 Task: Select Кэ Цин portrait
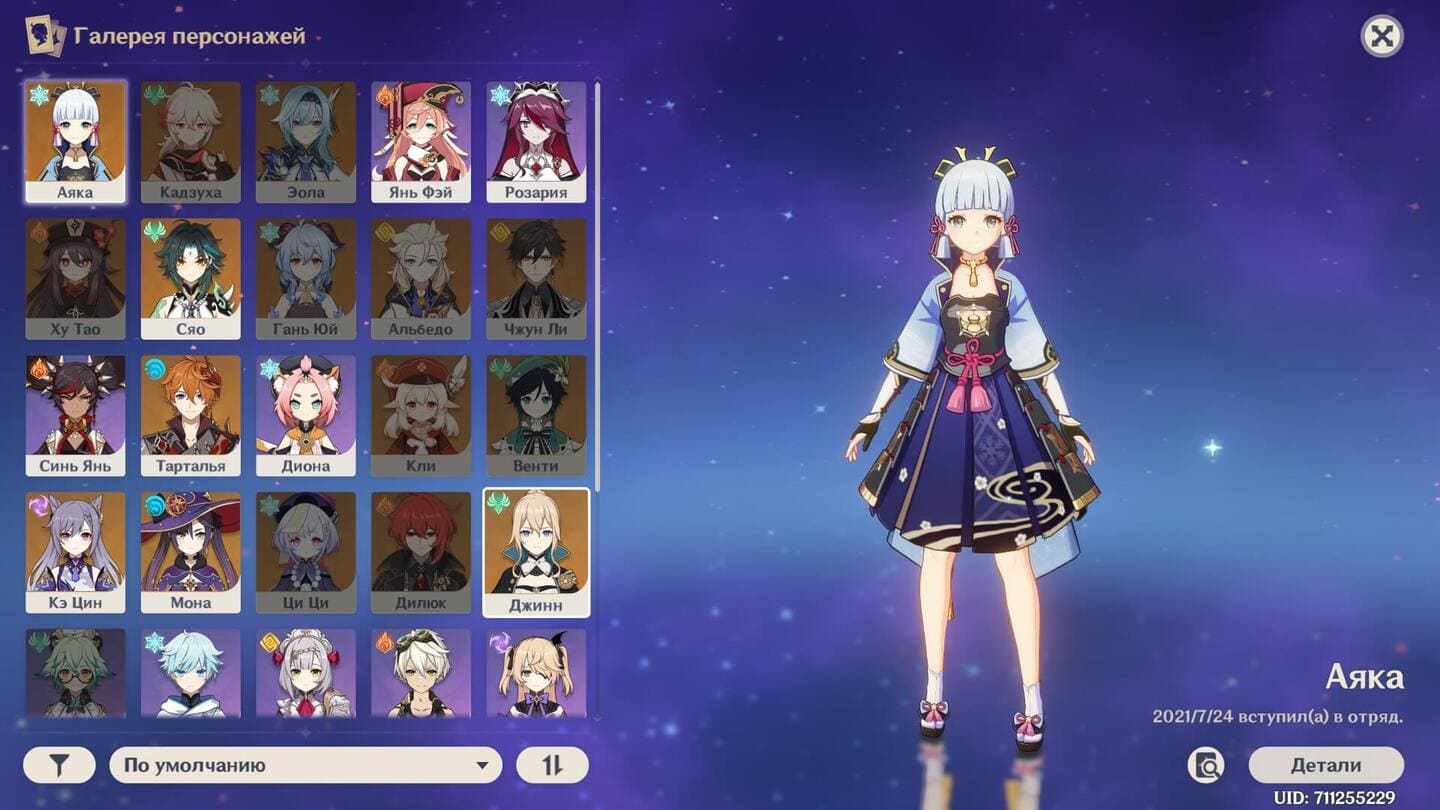pos(75,552)
